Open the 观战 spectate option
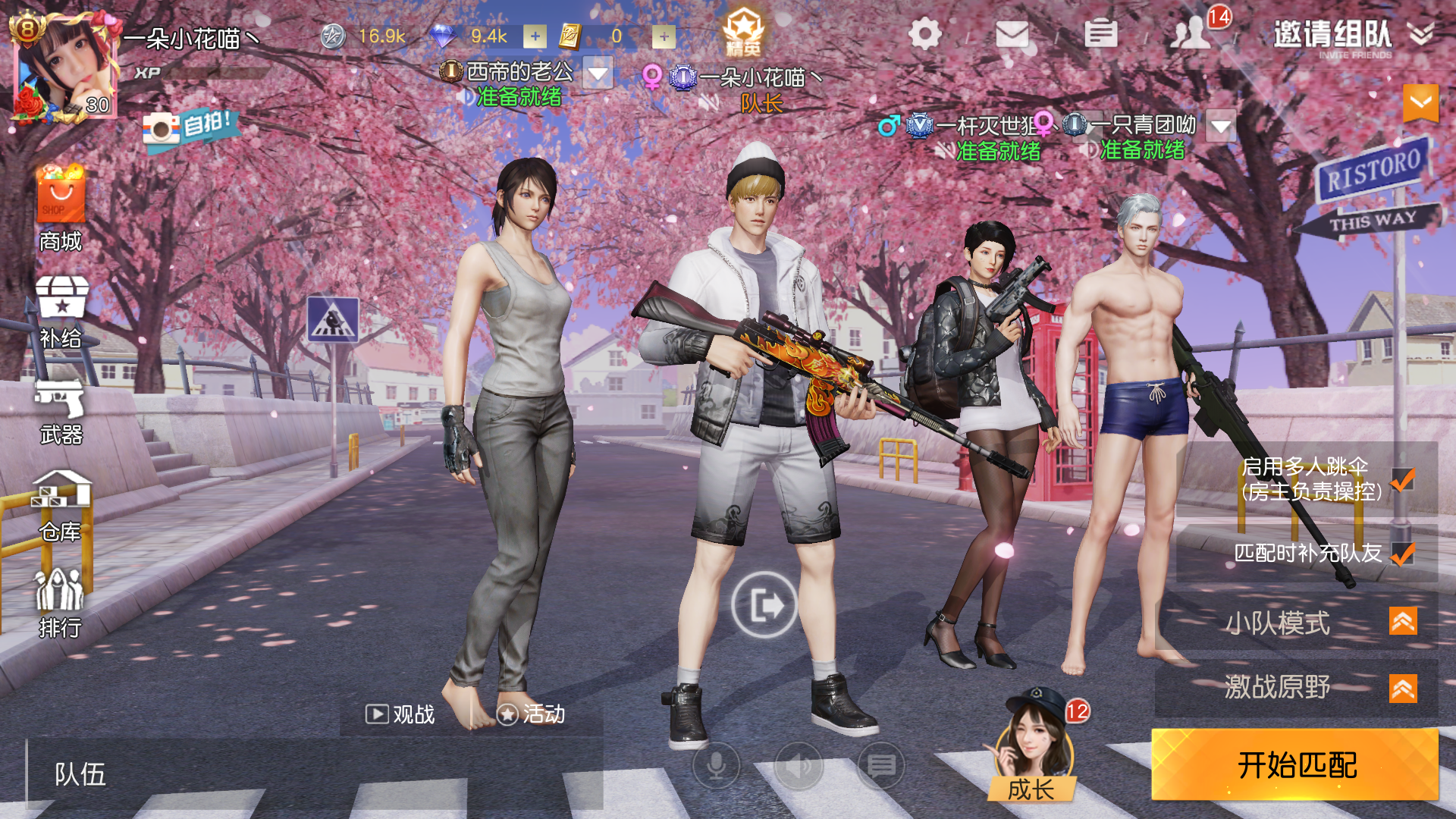The height and width of the screenshot is (819, 1456). tap(400, 714)
